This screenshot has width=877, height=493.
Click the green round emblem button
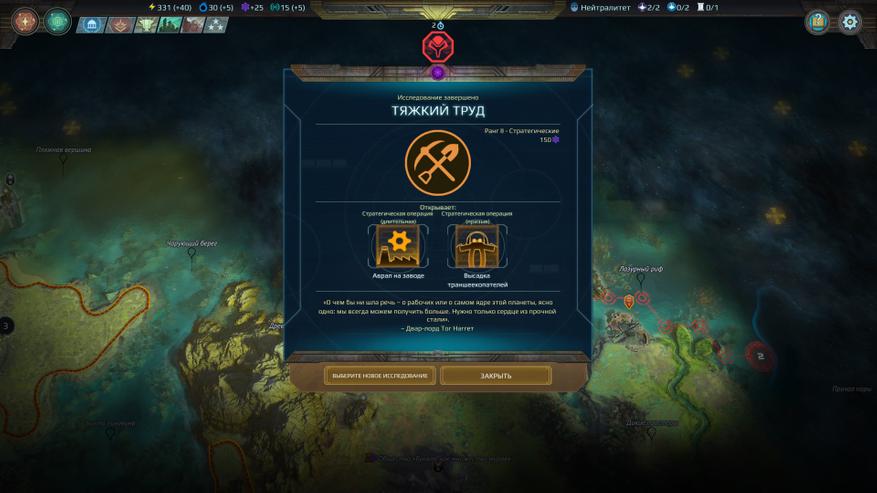pos(58,21)
